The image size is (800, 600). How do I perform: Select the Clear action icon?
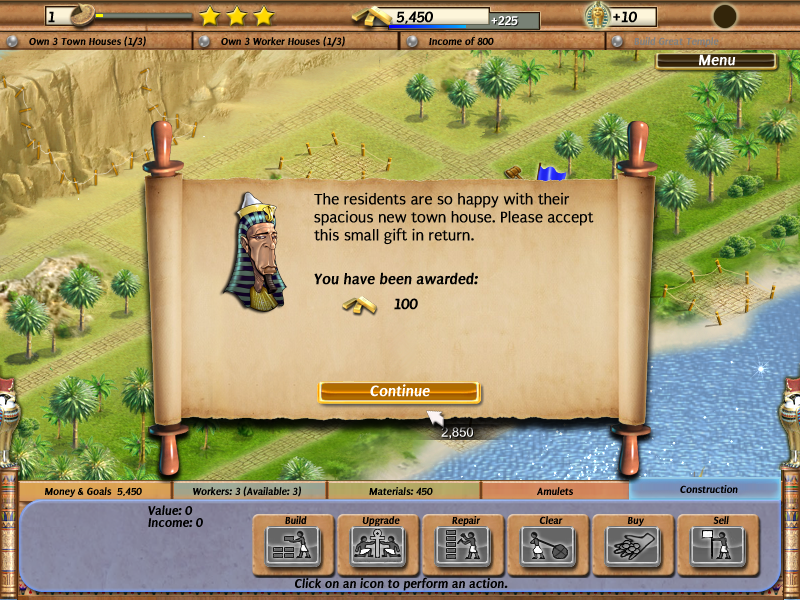click(x=550, y=543)
